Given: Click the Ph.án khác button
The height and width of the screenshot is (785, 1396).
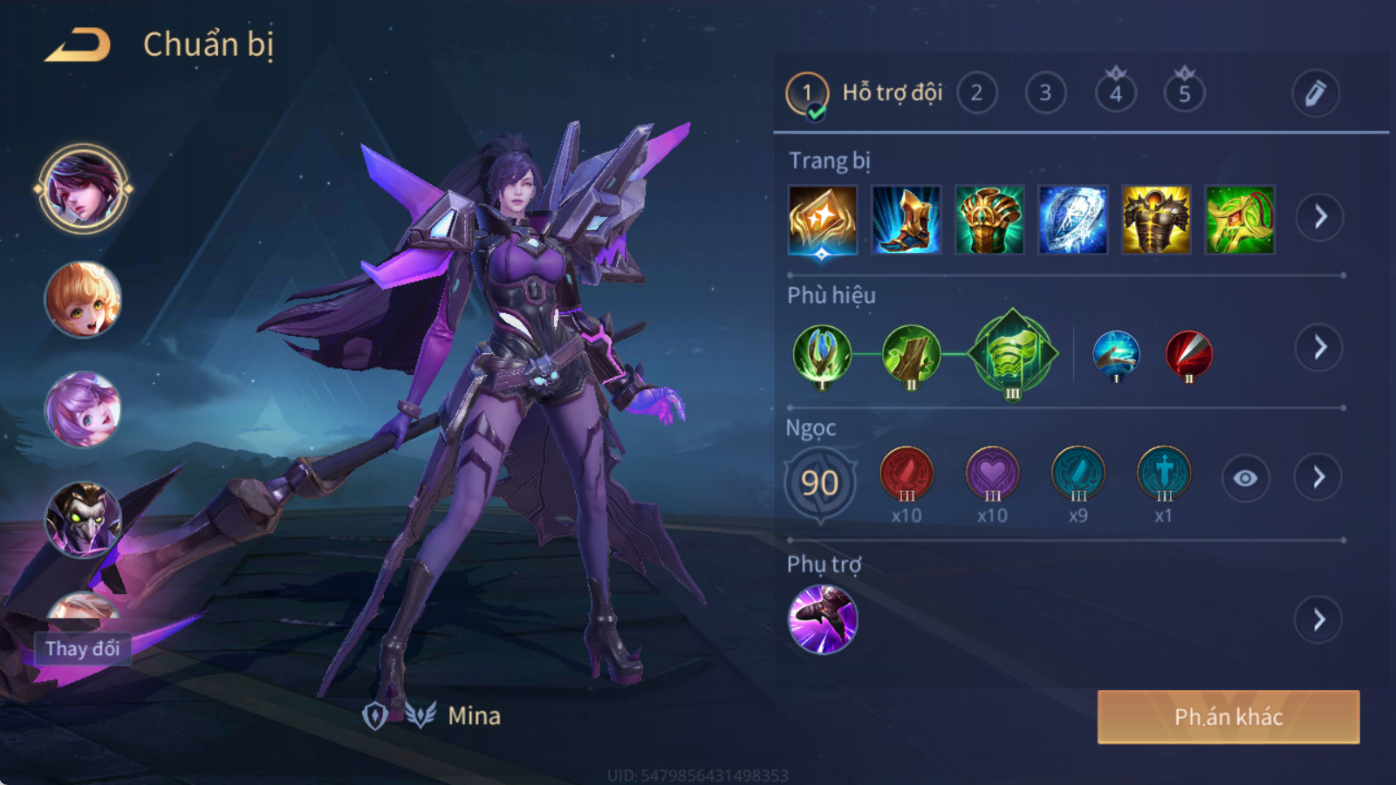Looking at the screenshot, I should click(x=1228, y=717).
